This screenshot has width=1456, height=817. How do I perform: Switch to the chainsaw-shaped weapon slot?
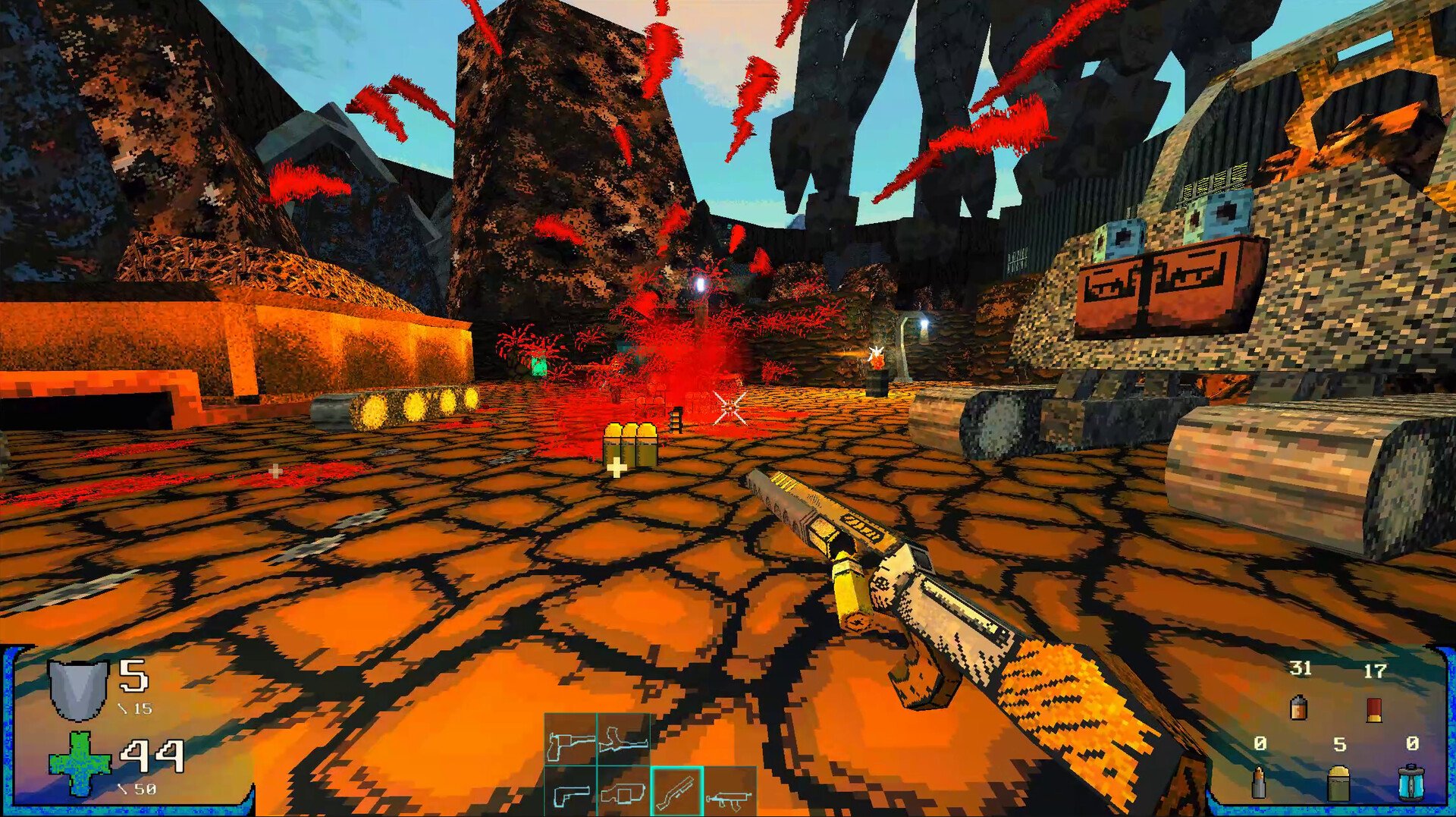tap(623, 740)
